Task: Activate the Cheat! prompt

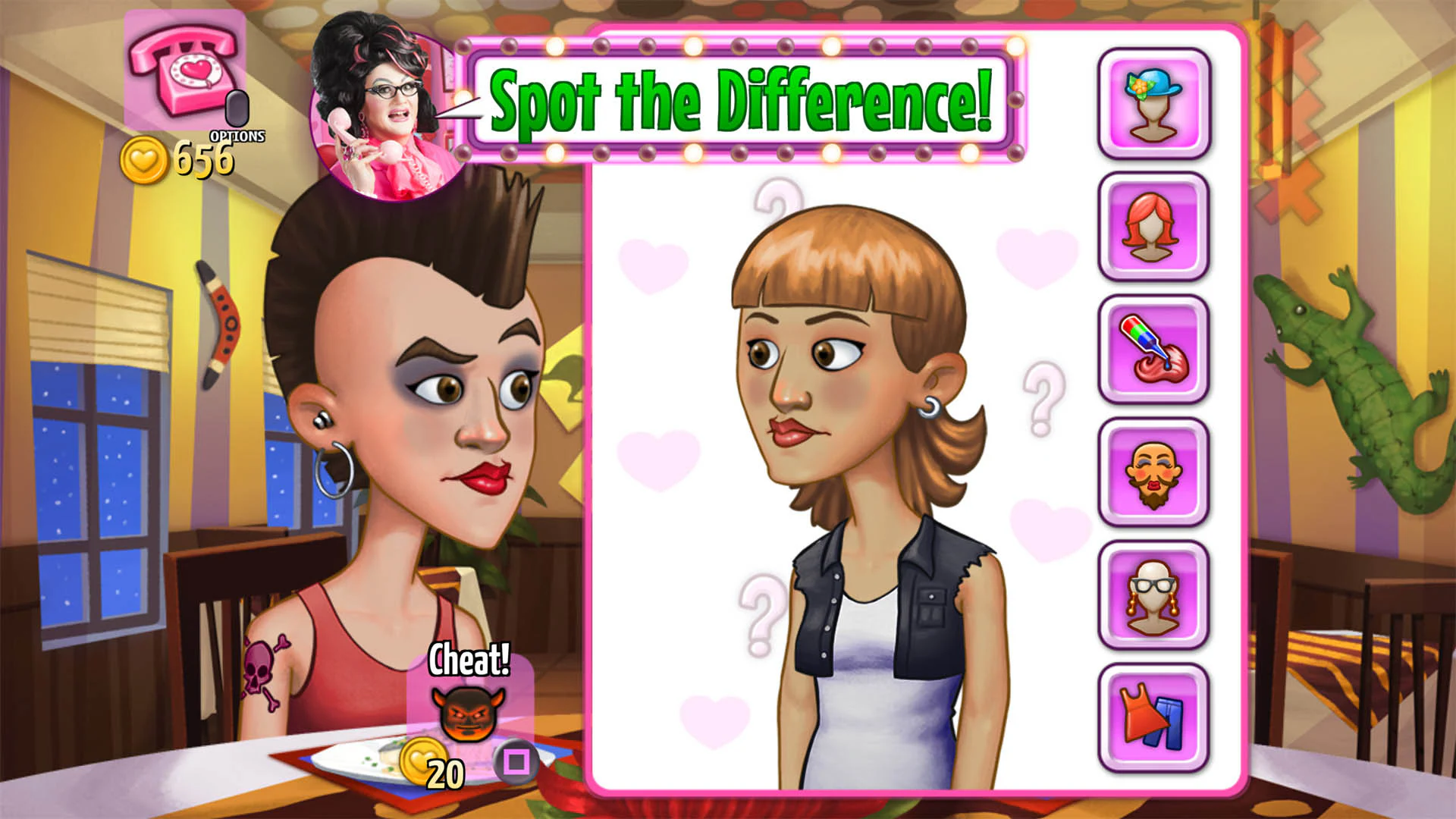Action: tap(468, 658)
